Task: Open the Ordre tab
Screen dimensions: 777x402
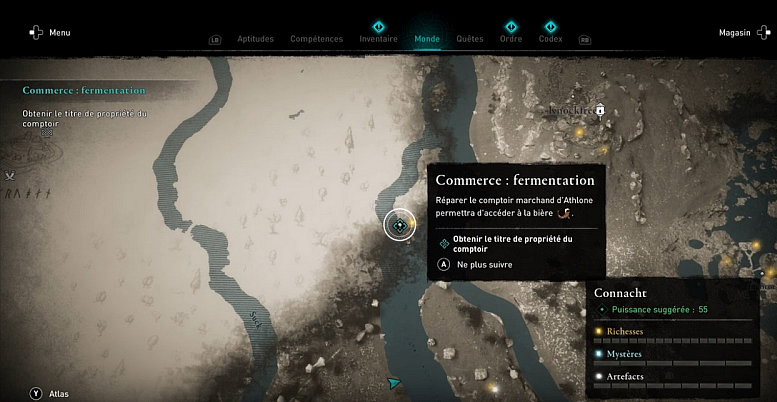Action: click(x=511, y=39)
